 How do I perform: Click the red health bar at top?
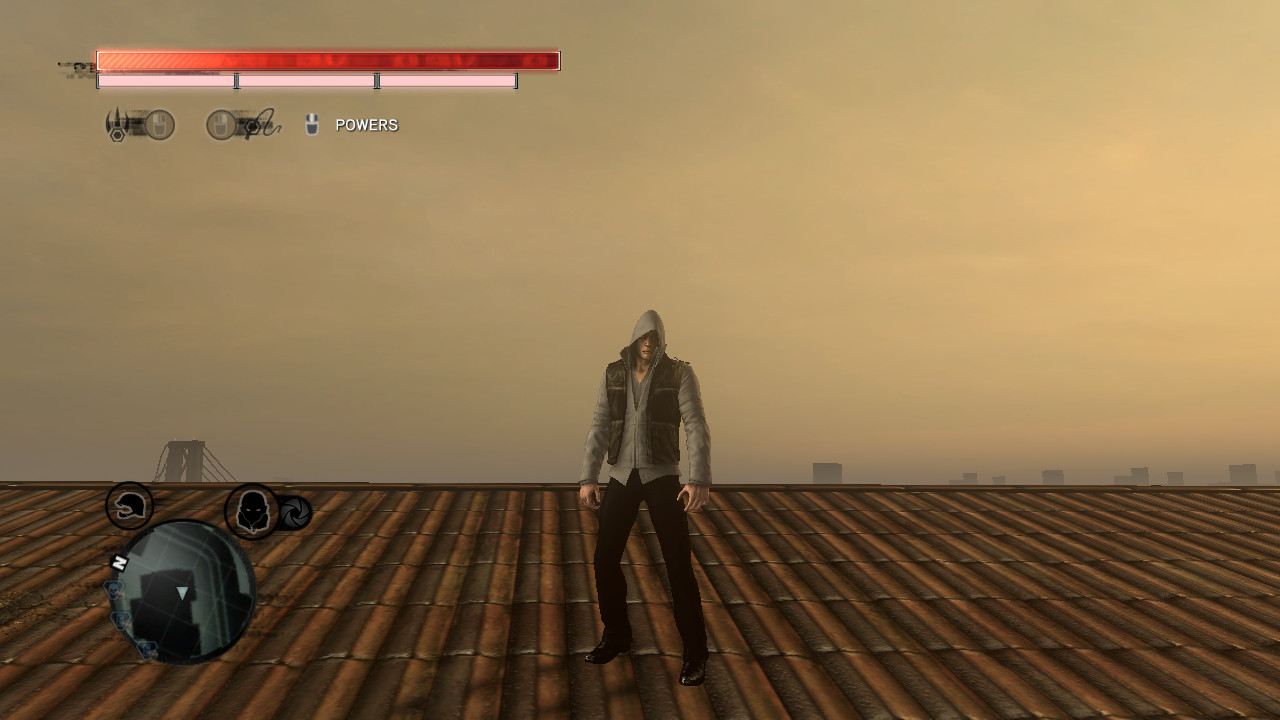click(327, 60)
